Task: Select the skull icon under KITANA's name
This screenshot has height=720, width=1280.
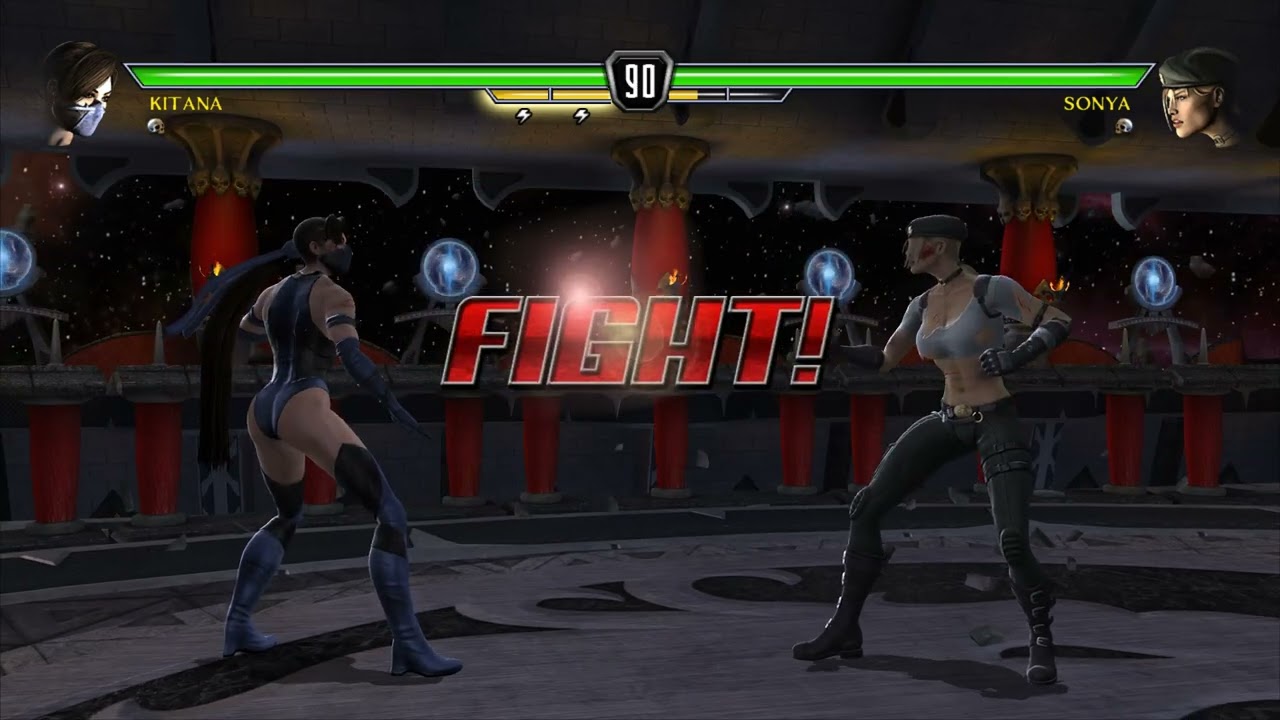Action: (156, 126)
